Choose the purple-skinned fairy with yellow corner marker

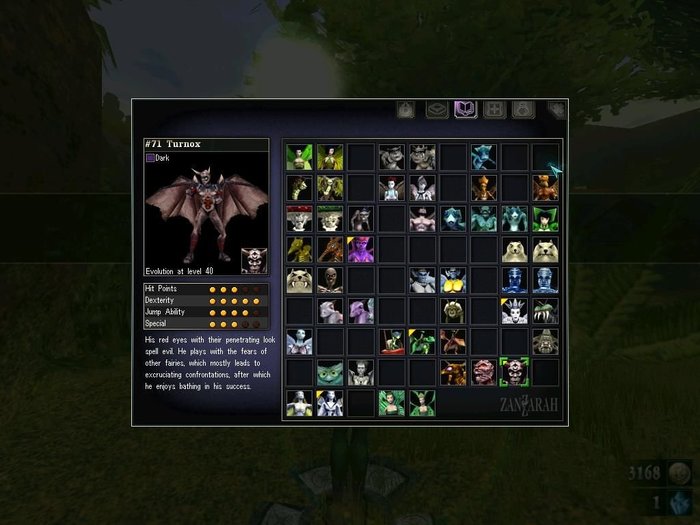point(360,249)
